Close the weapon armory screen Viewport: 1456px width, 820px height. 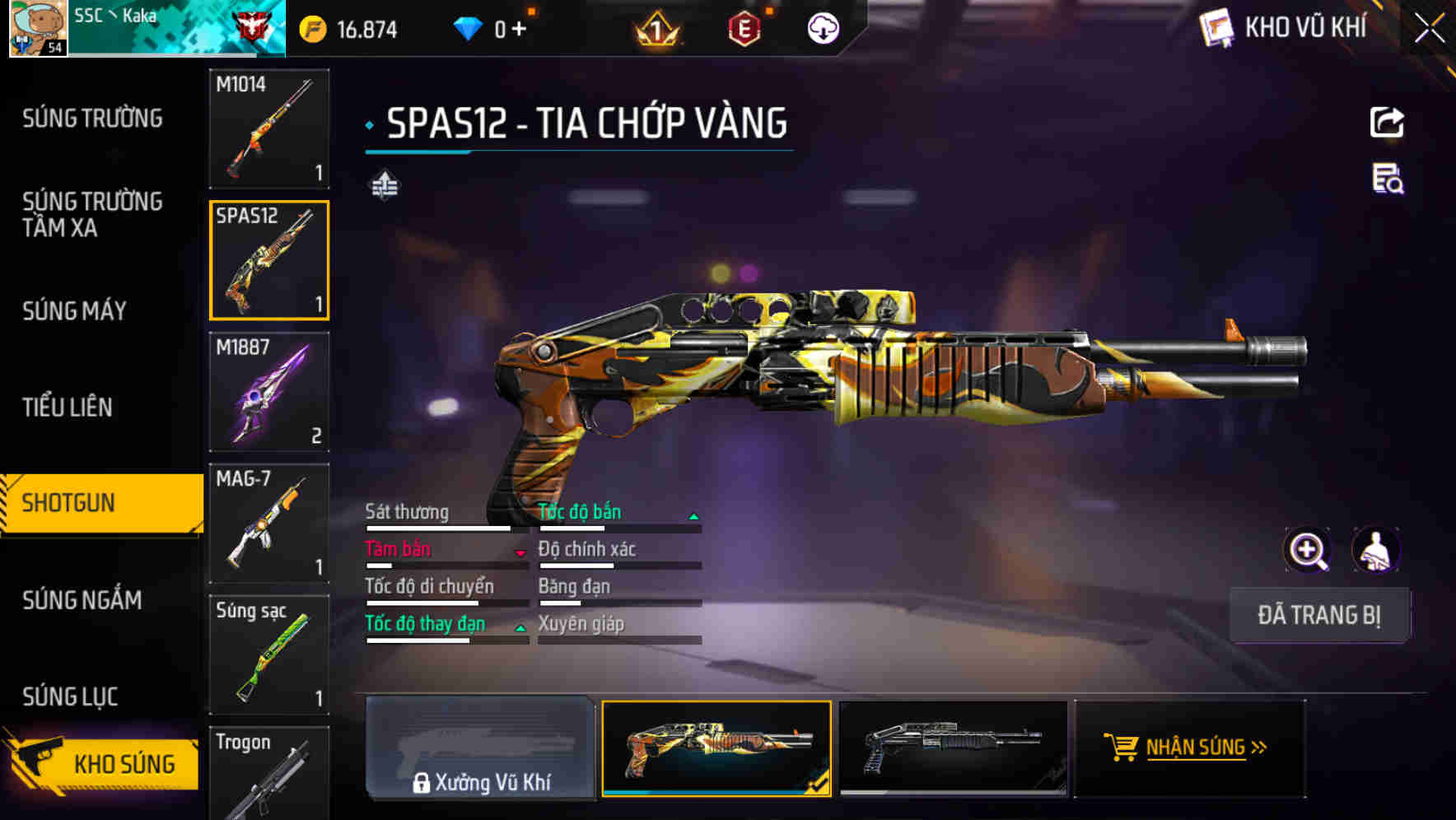(x=1430, y=29)
